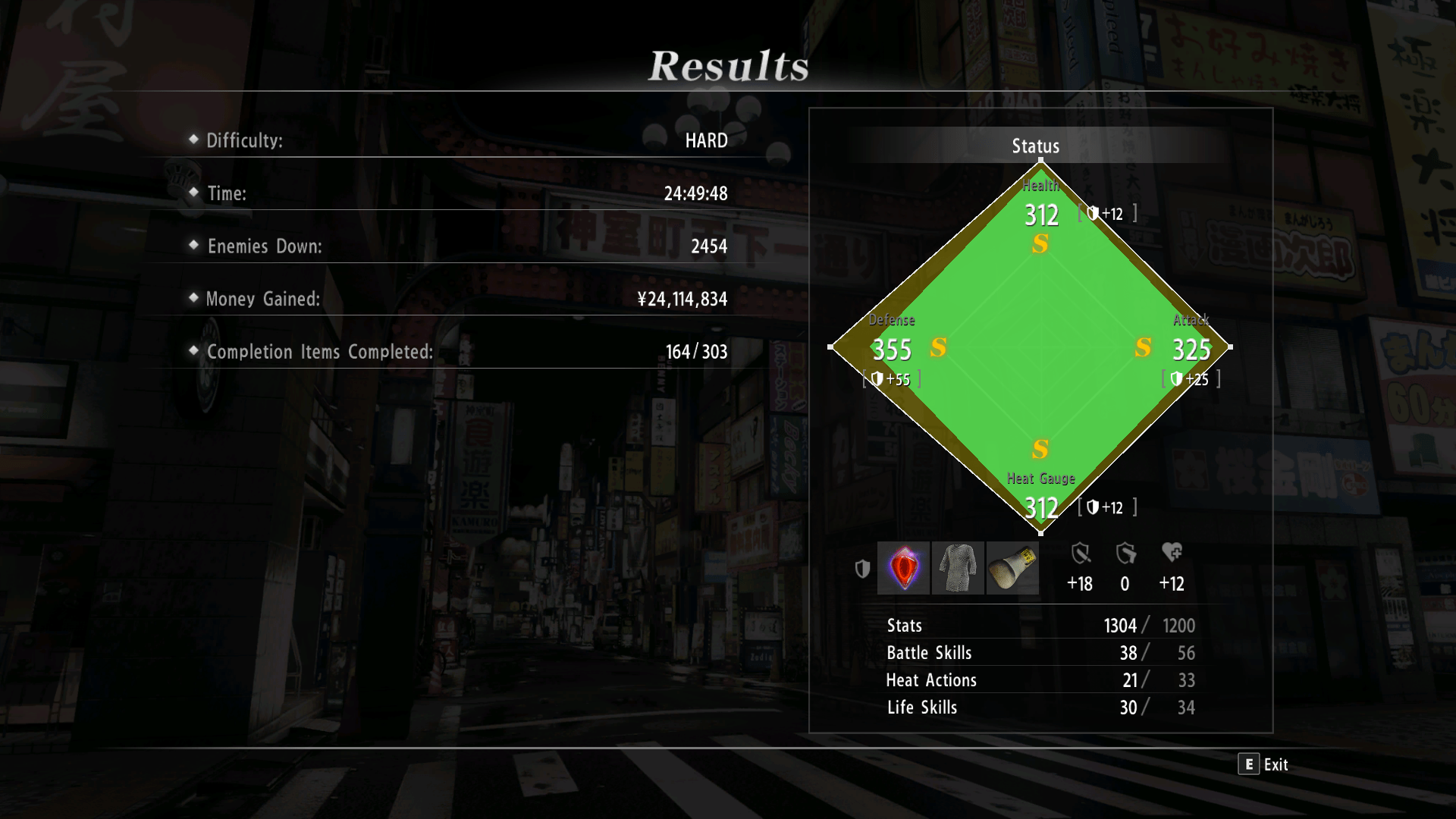
Task: Select the red charm accessory icon
Action: [x=903, y=568]
